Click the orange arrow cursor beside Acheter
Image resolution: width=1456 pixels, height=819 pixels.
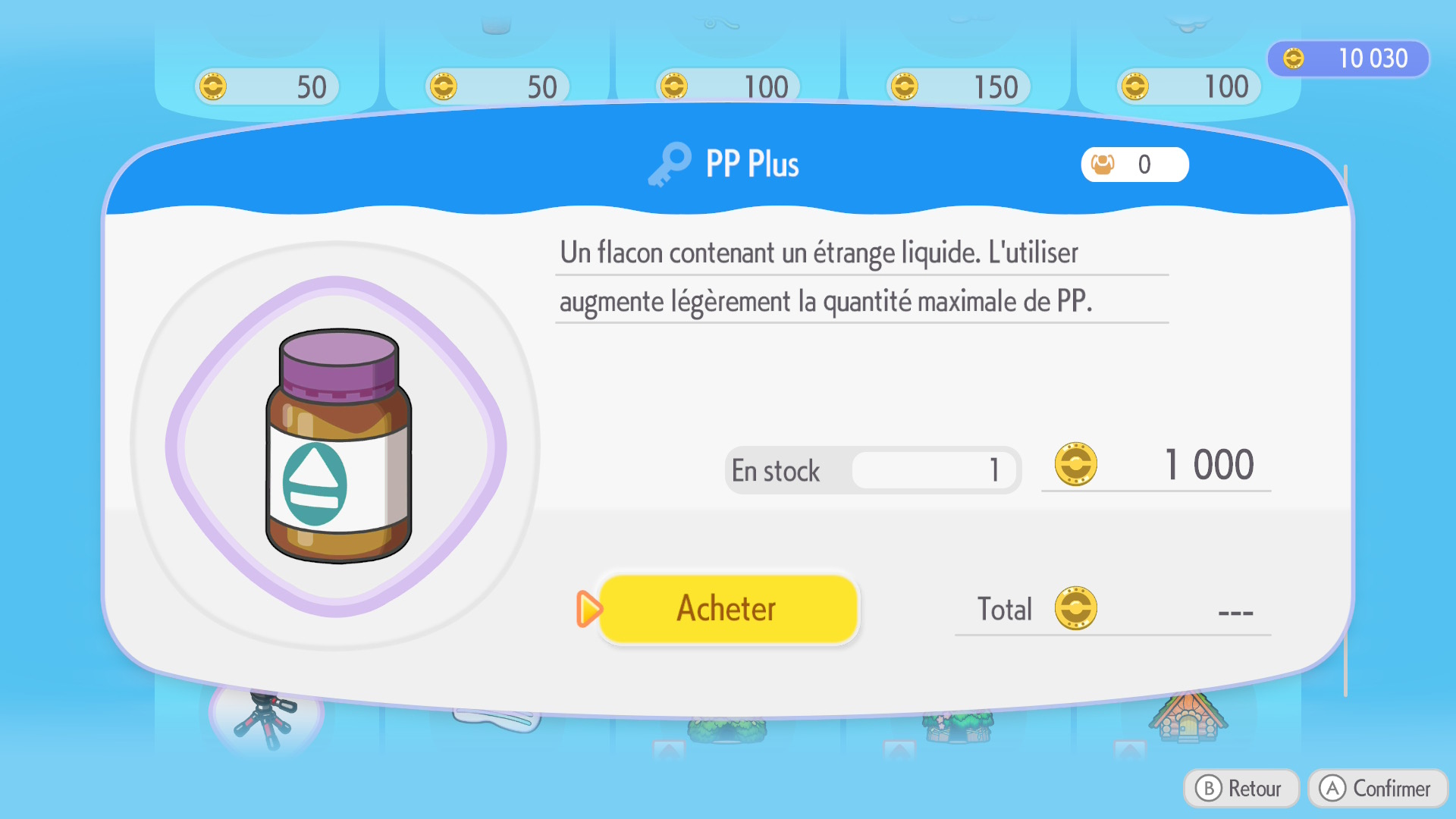click(x=589, y=609)
